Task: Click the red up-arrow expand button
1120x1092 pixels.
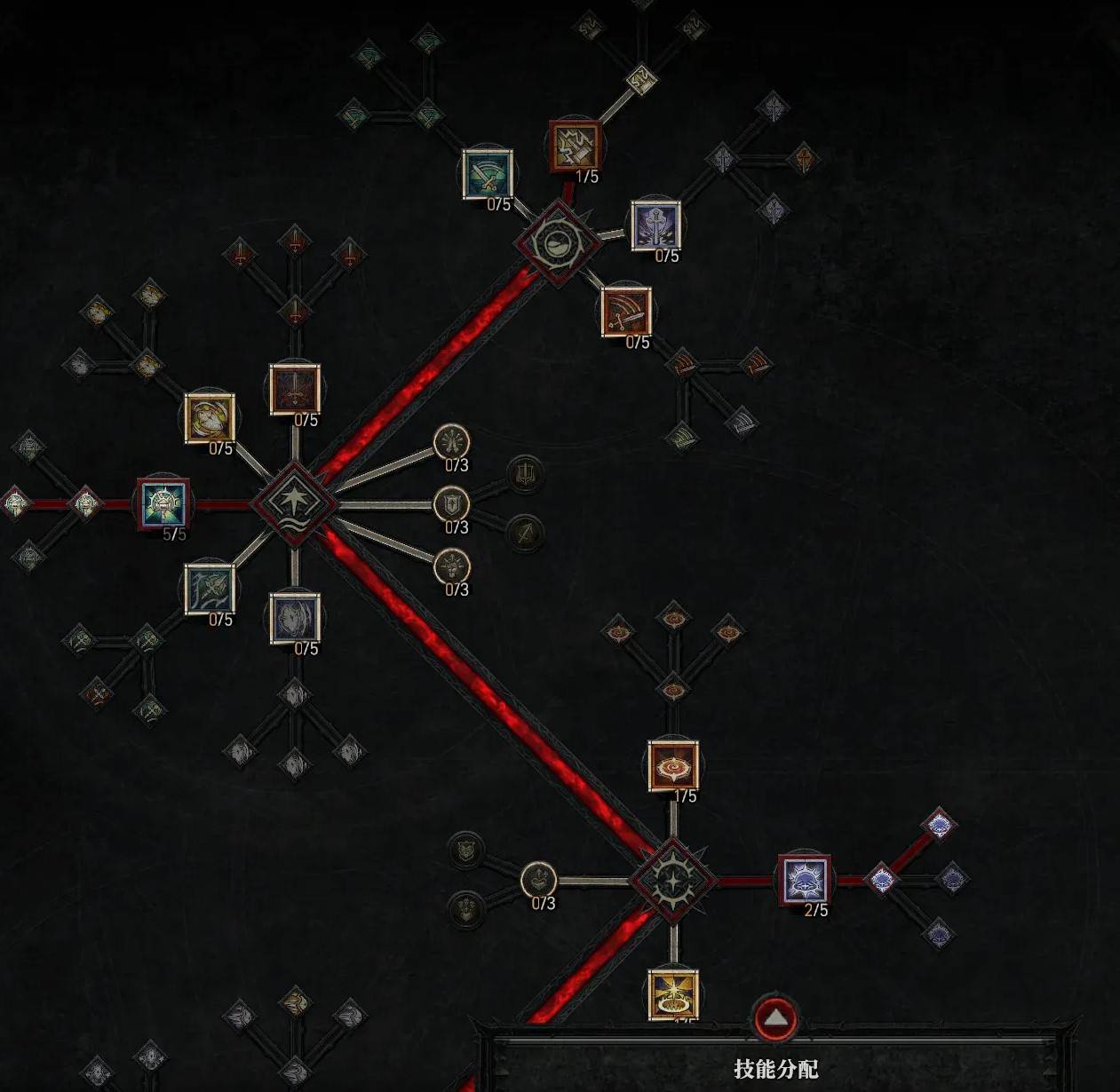Action: click(x=776, y=1017)
